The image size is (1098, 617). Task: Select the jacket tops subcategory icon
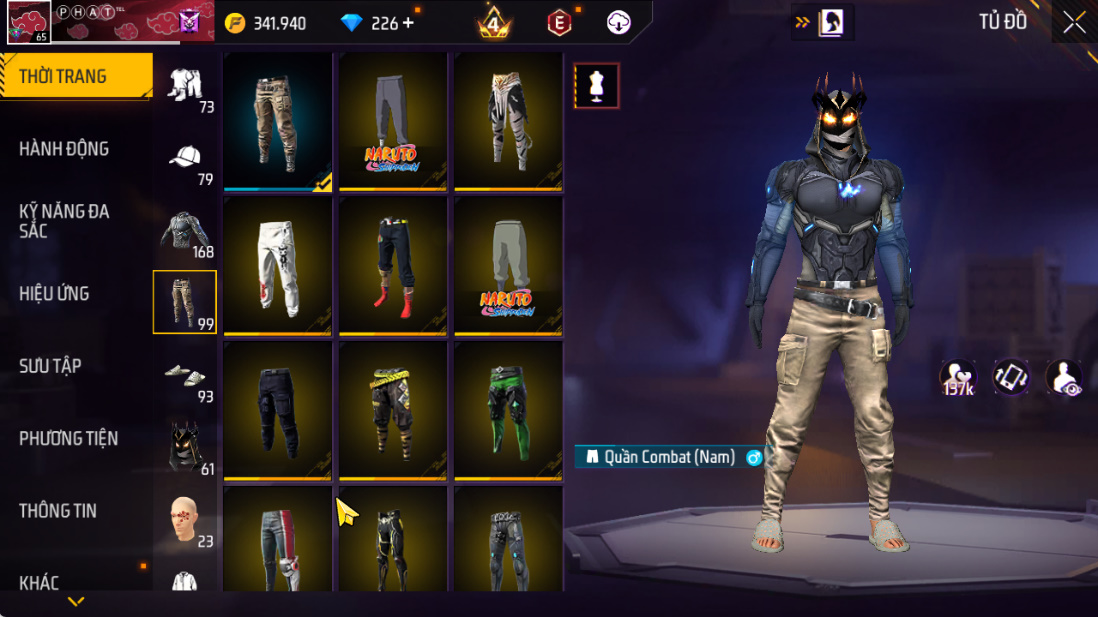click(185, 230)
